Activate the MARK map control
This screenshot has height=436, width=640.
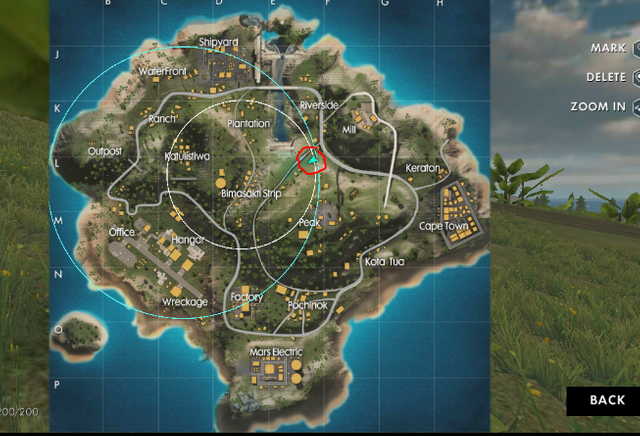tap(608, 48)
